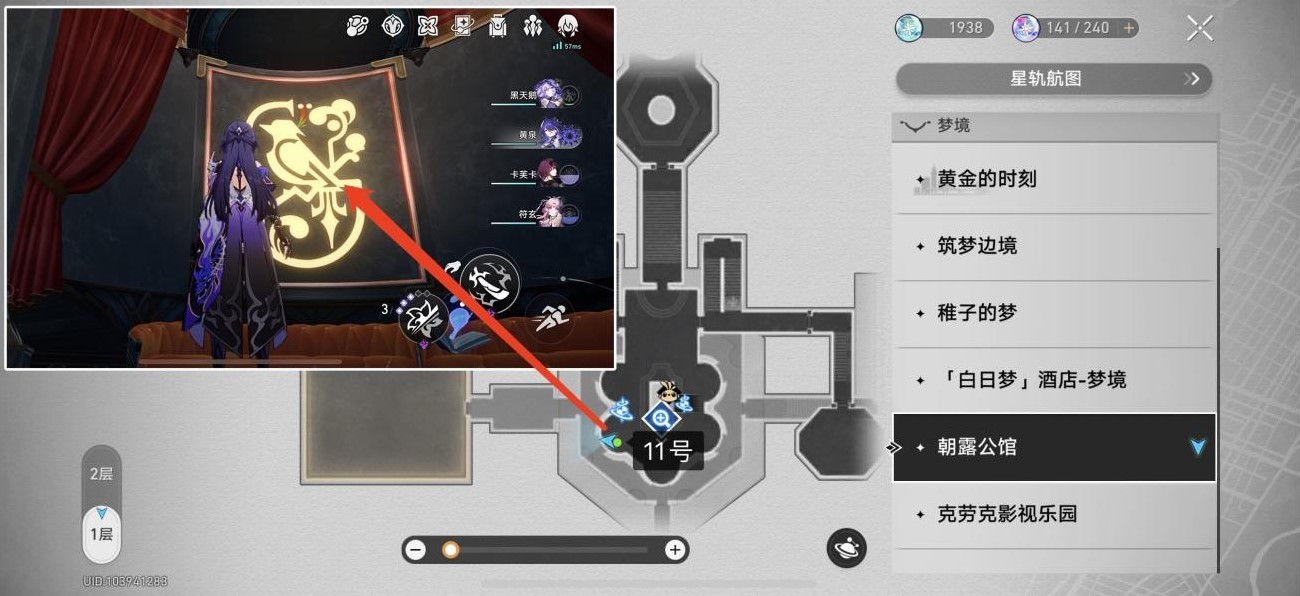The image size is (1300, 596).
Task: Switch to floor 2层
Action: pyautogui.click(x=101, y=474)
